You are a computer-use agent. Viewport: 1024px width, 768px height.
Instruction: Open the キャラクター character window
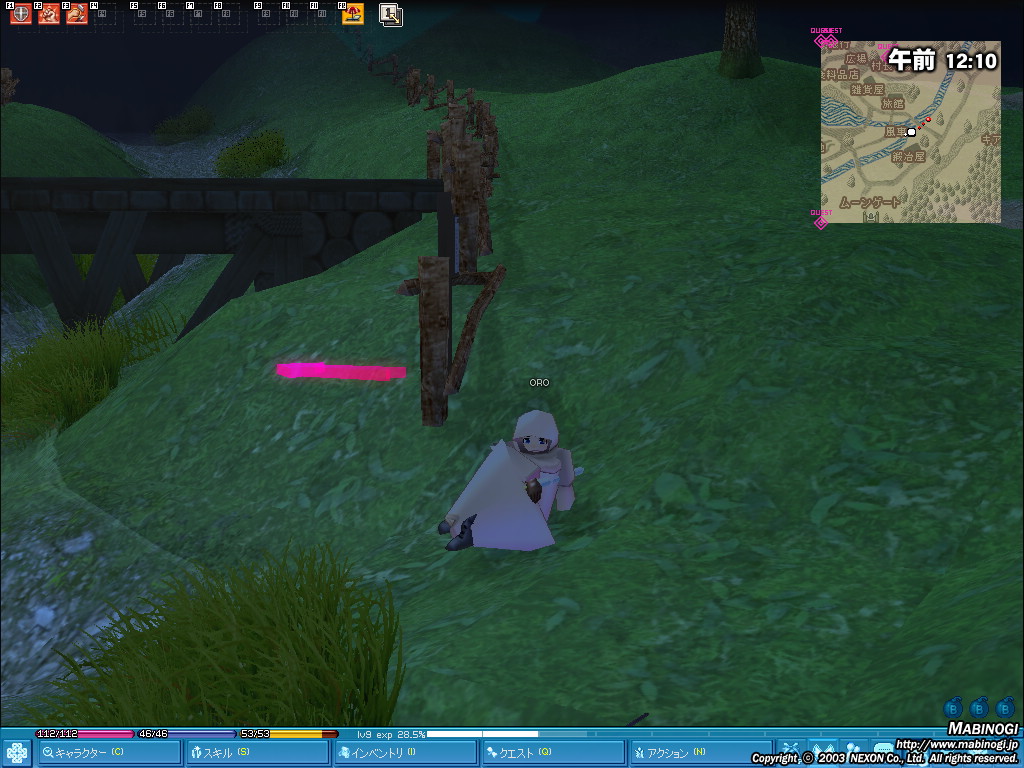[110, 753]
